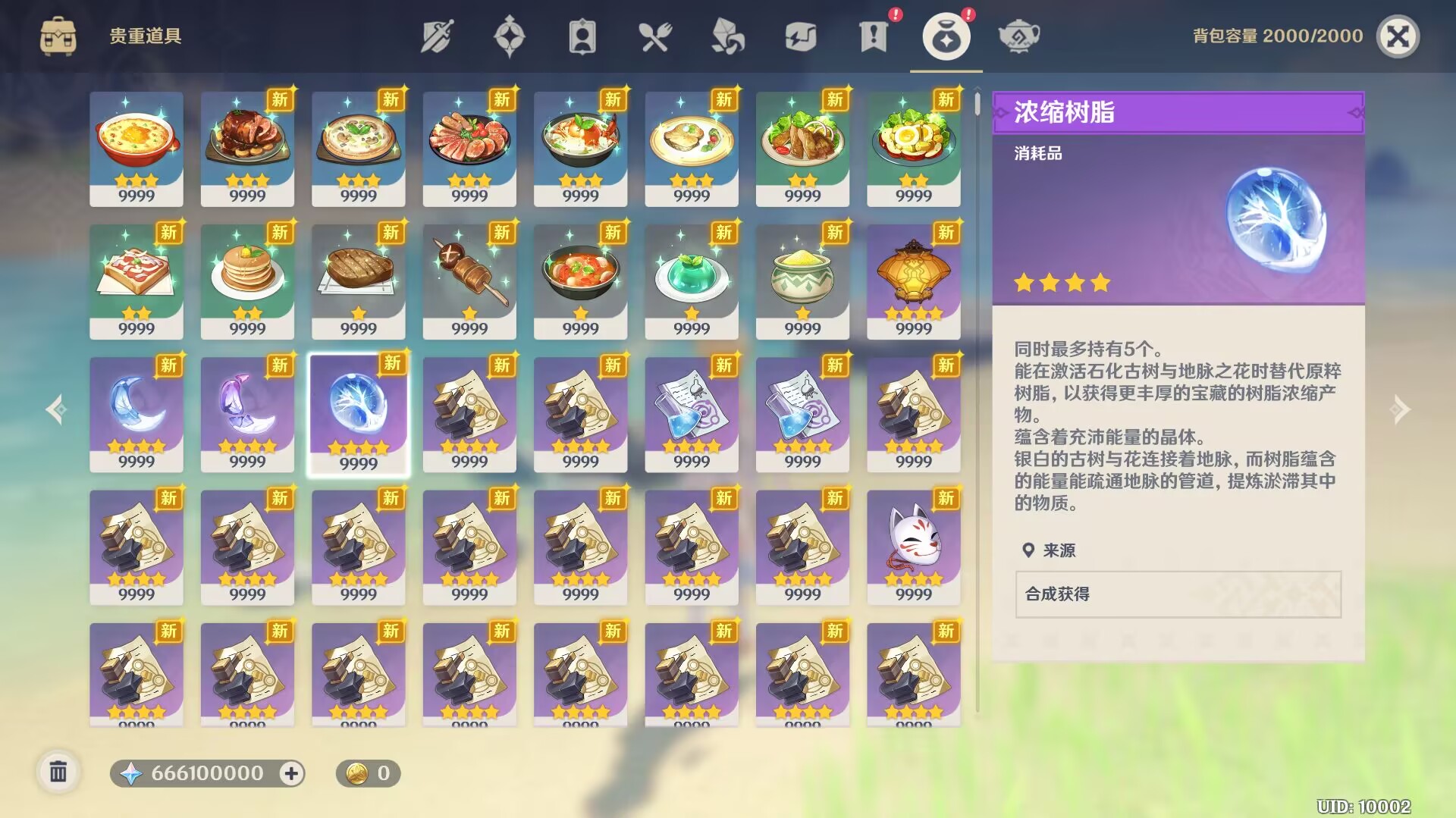Click the trash destroy items icon

click(x=60, y=773)
